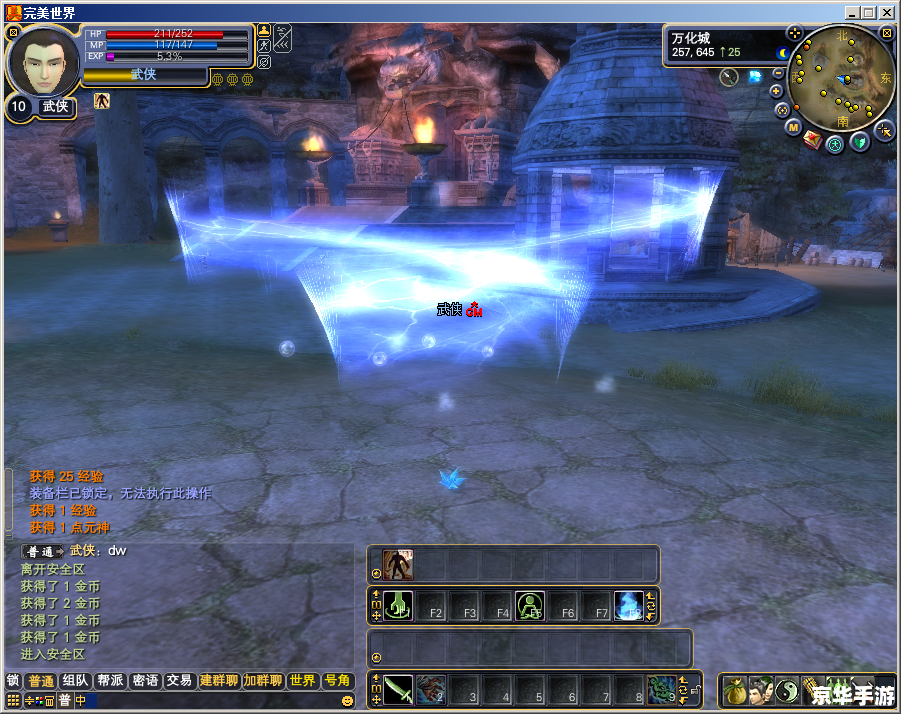Click the 建群聊 button

(219, 681)
